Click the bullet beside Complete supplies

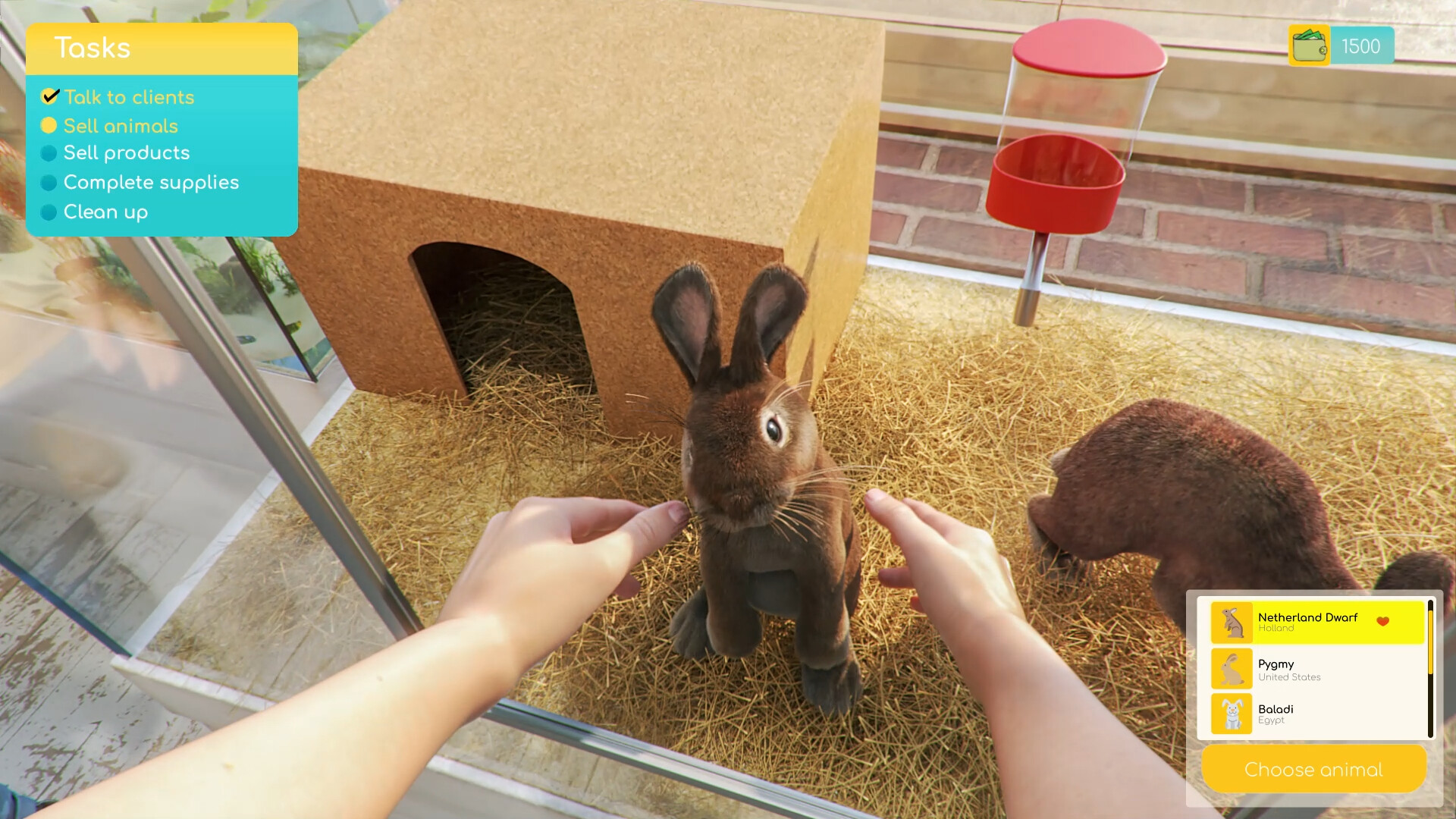point(50,183)
